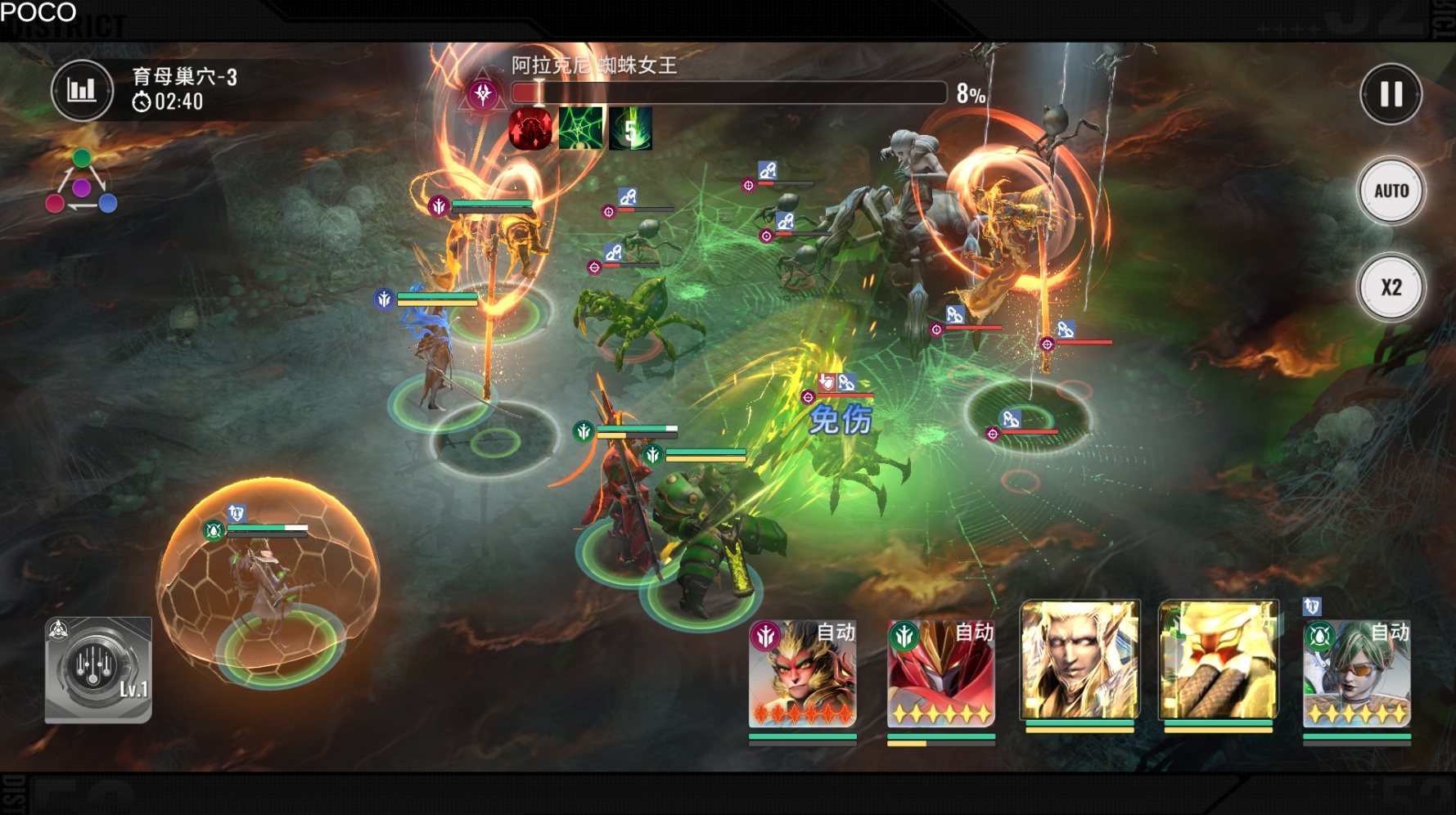Inspect the green spider web buff
The height and width of the screenshot is (815, 1456).
(x=581, y=129)
